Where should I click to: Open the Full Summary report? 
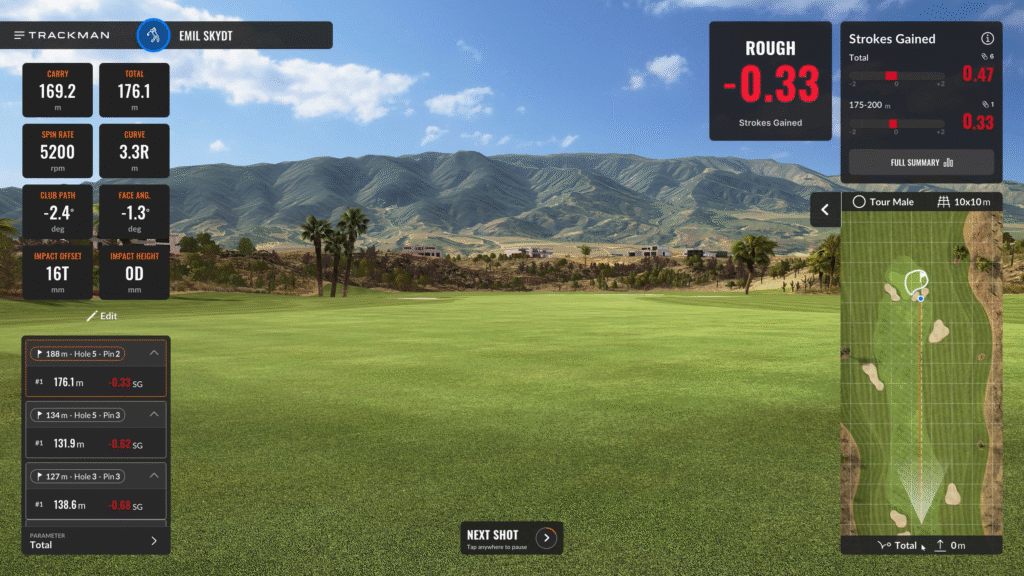coord(921,162)
